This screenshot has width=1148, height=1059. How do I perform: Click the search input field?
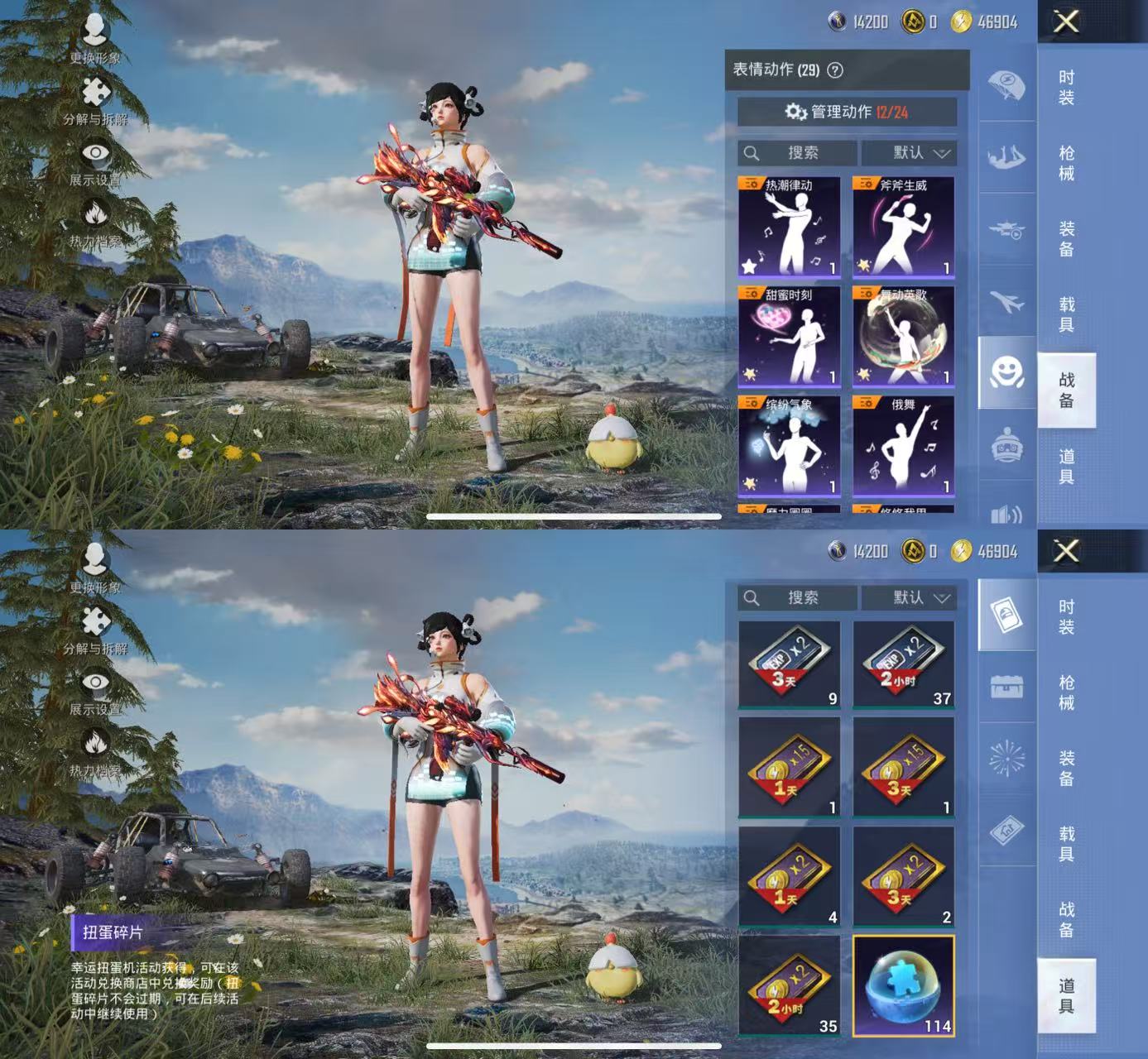(x=795, y=152)
